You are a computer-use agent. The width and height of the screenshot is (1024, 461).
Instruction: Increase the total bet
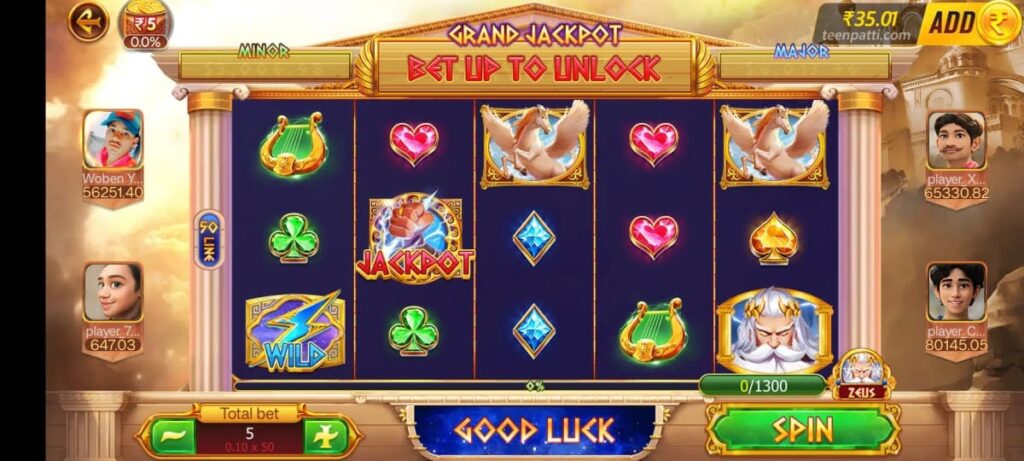[x=327, y=436]
